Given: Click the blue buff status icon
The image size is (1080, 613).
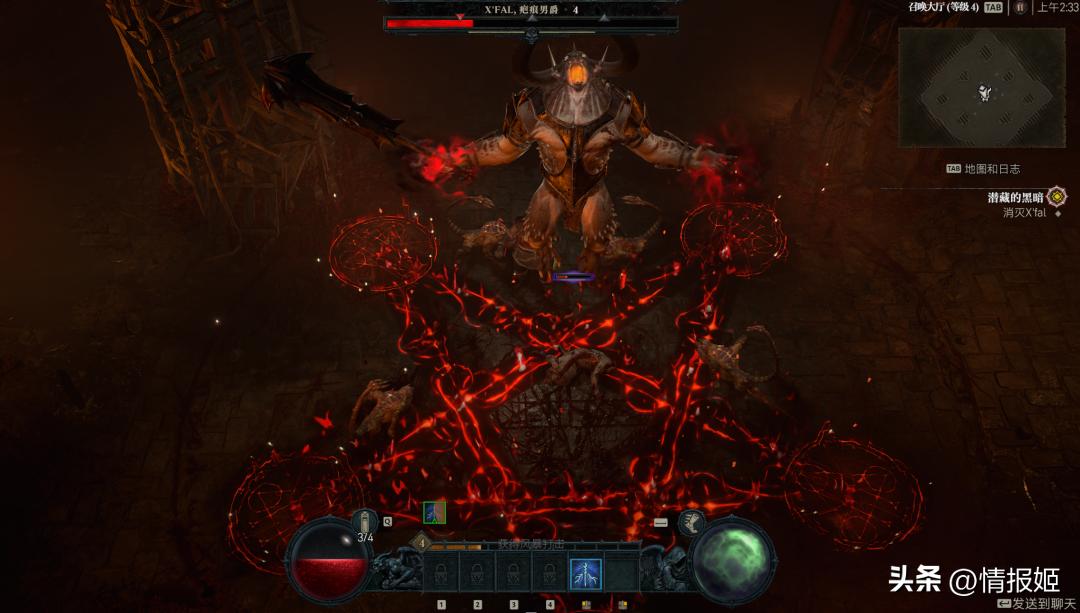Looking at the screenshot, I should pos(434,513).
